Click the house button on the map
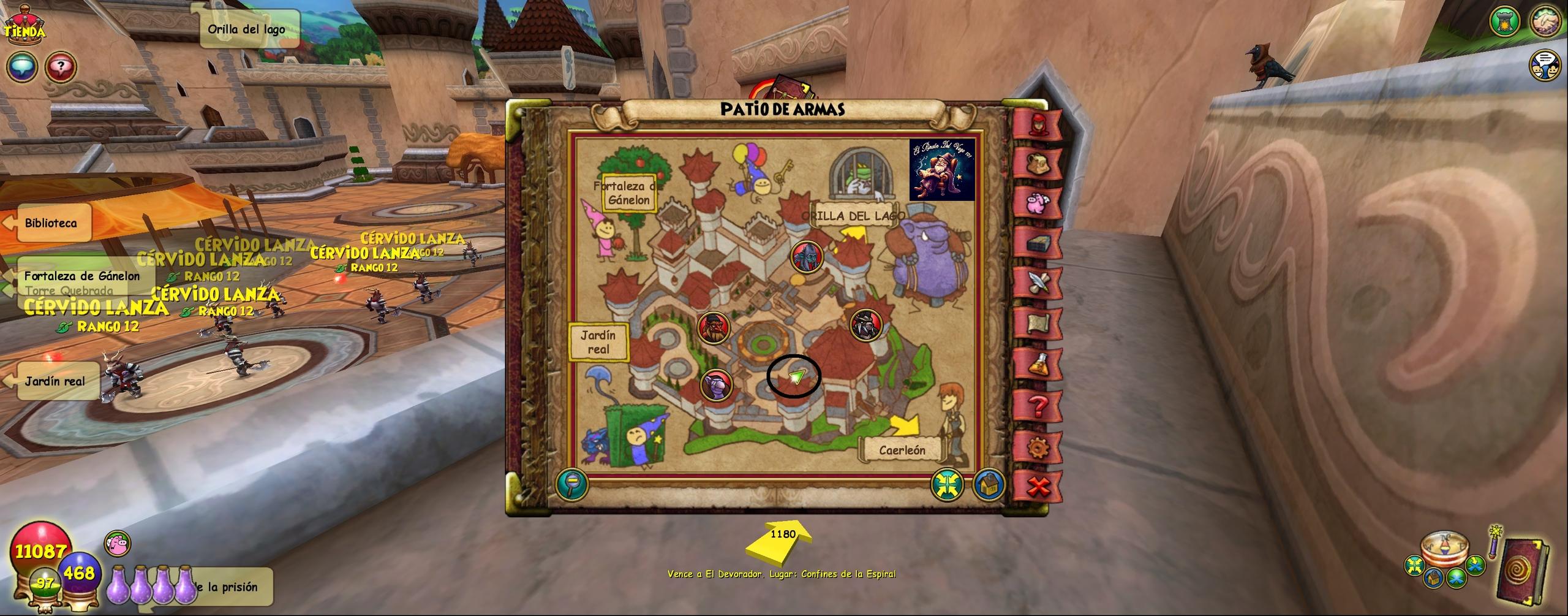Viewport: 1568px width, 616px height. [988, 485]
